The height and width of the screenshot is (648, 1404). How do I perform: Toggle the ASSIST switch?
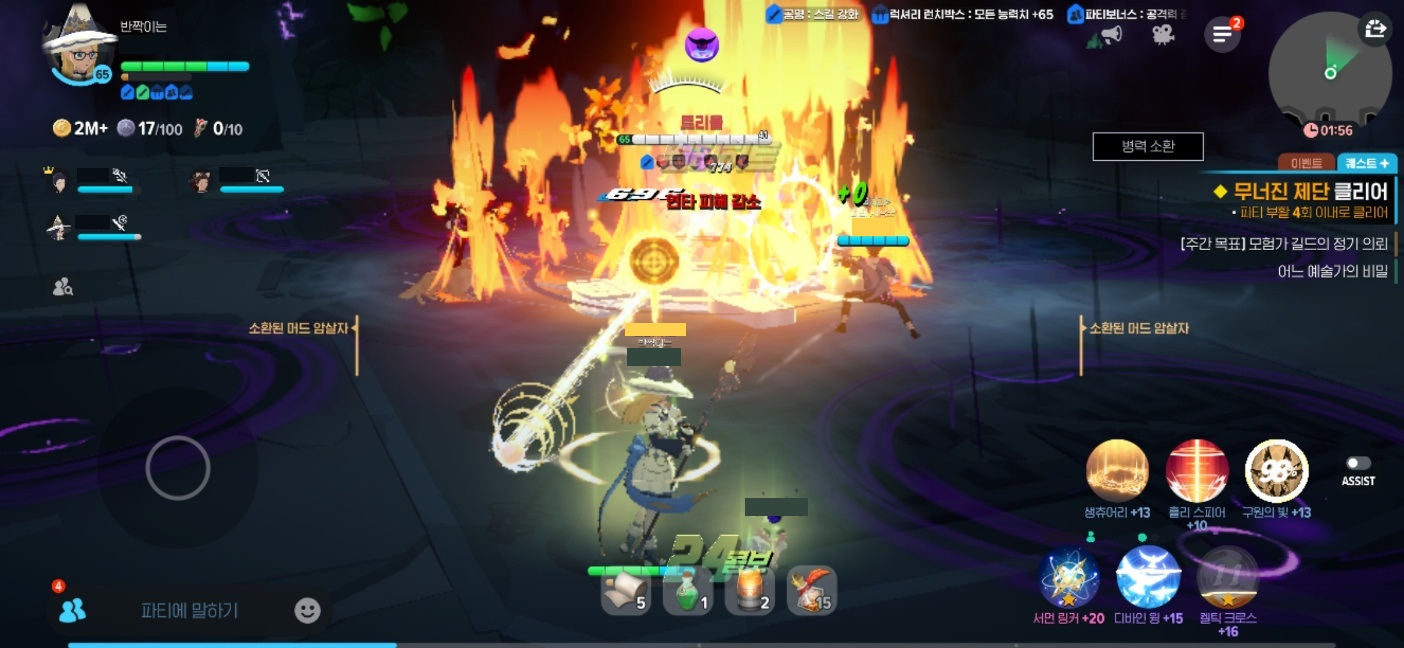(1357, 463)
